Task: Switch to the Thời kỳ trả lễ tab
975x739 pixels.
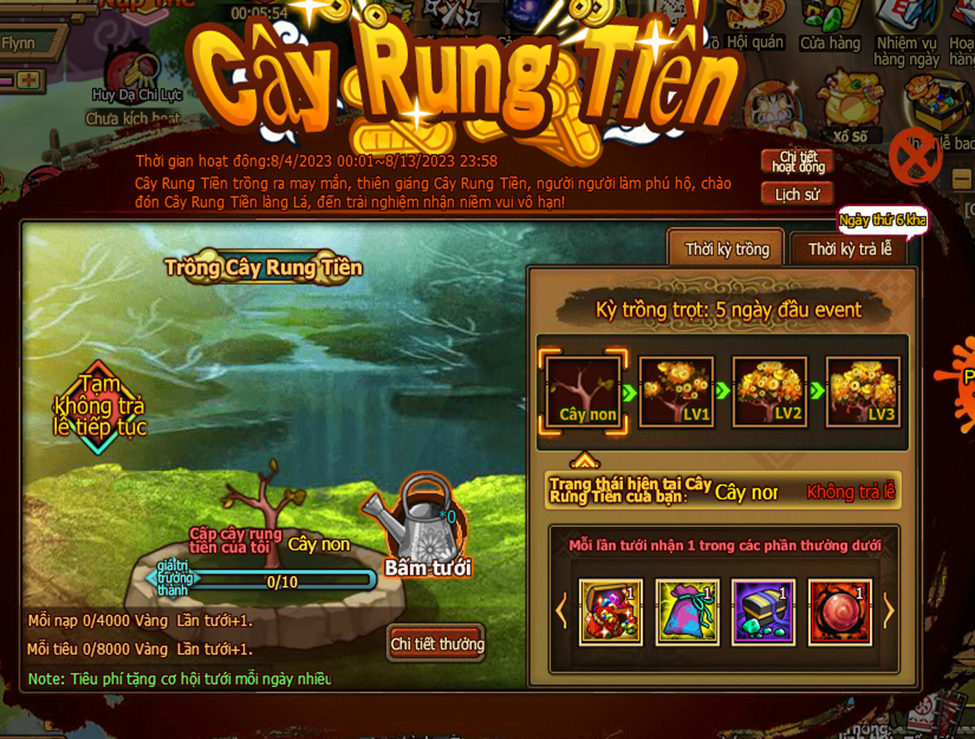Action: pyautogui.click(x=849, y=249)
